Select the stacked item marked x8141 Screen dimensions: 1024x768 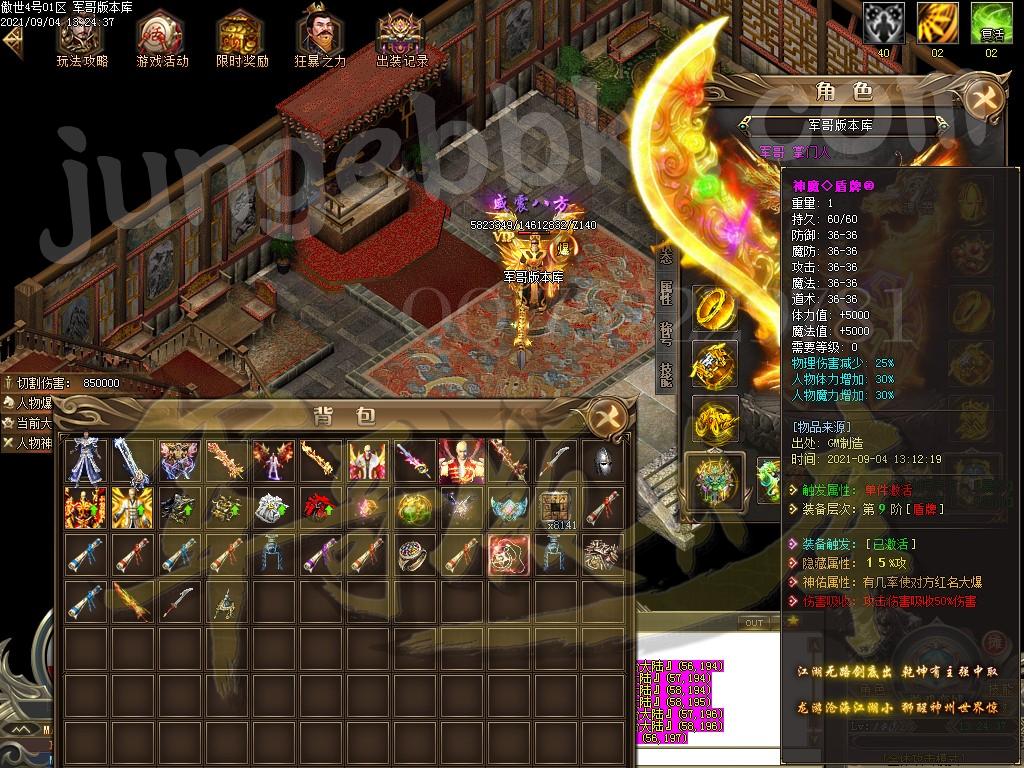click(556, 508)
